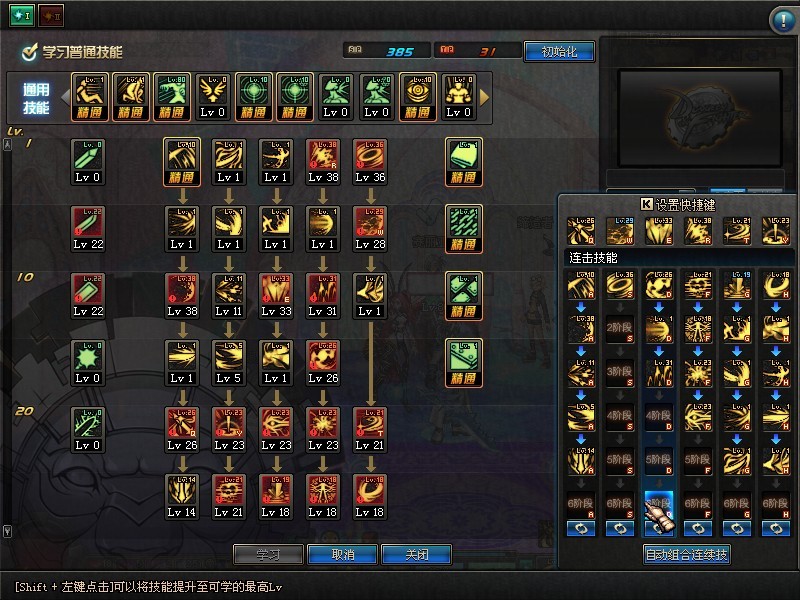The image size is (800, 600).
Task: Select the Lv 11 skill icon
Action: point(229,289)
